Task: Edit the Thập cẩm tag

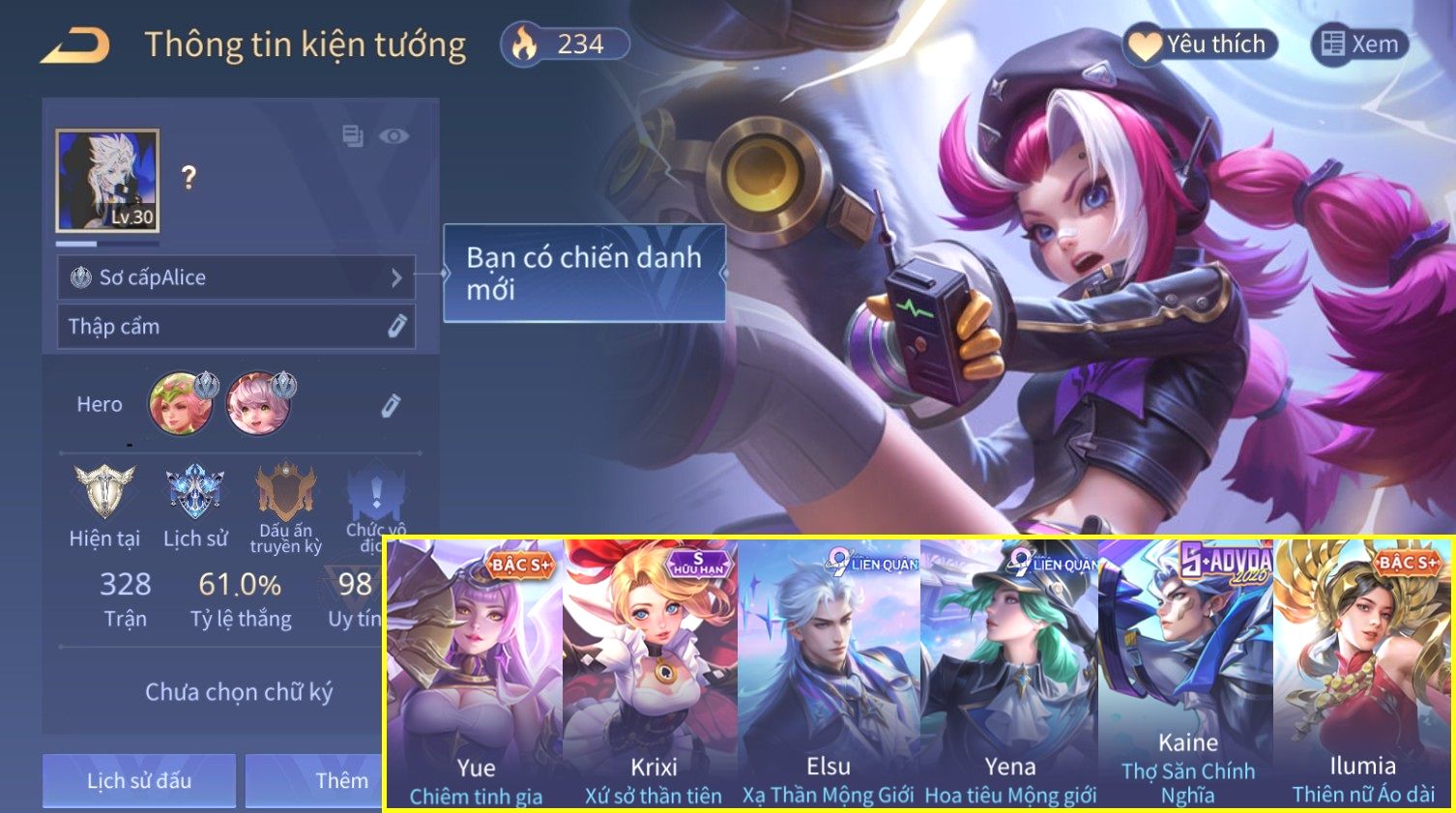Action: click(396, 327)
